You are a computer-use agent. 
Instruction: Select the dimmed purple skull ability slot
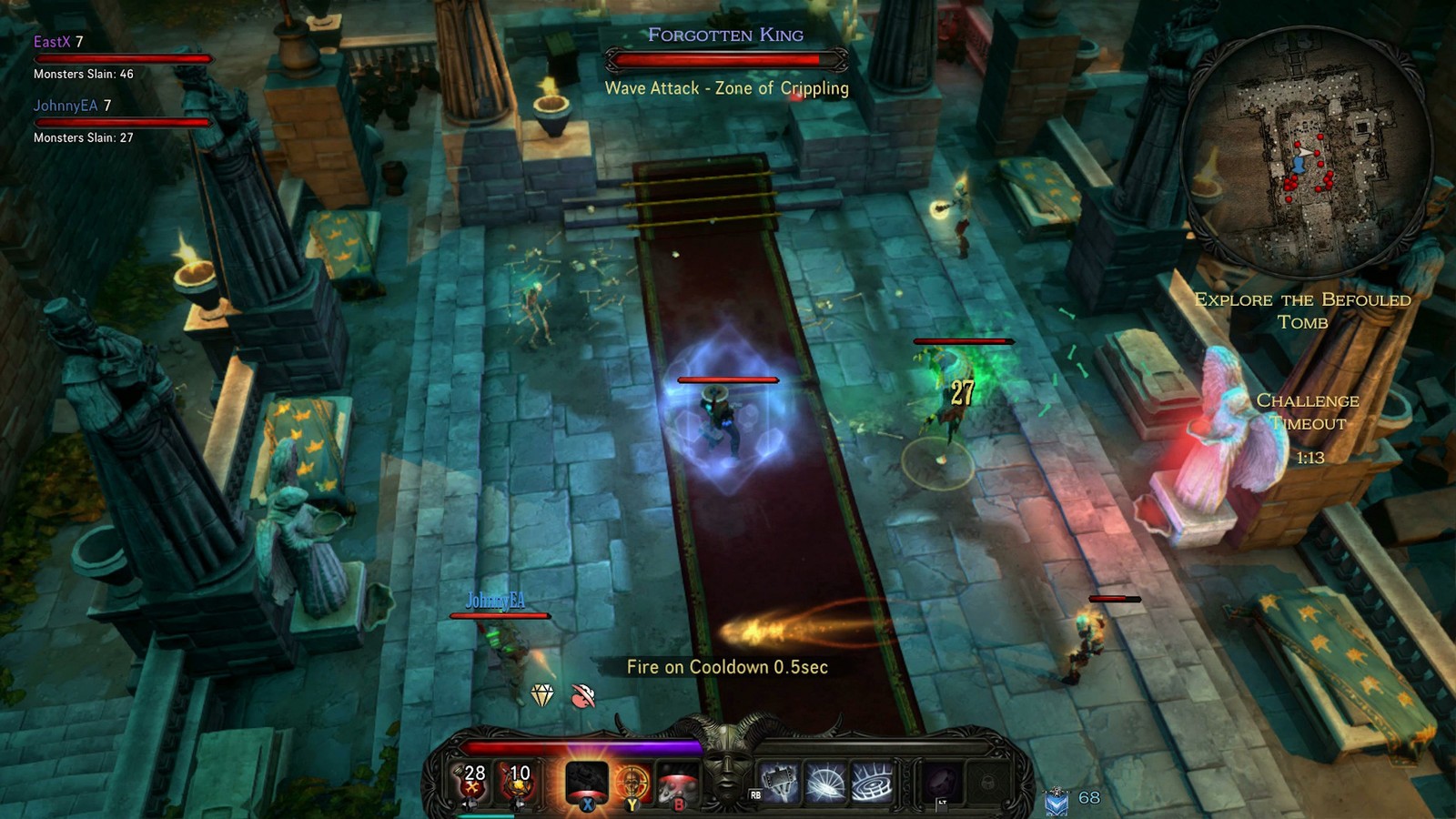point(941,783)
